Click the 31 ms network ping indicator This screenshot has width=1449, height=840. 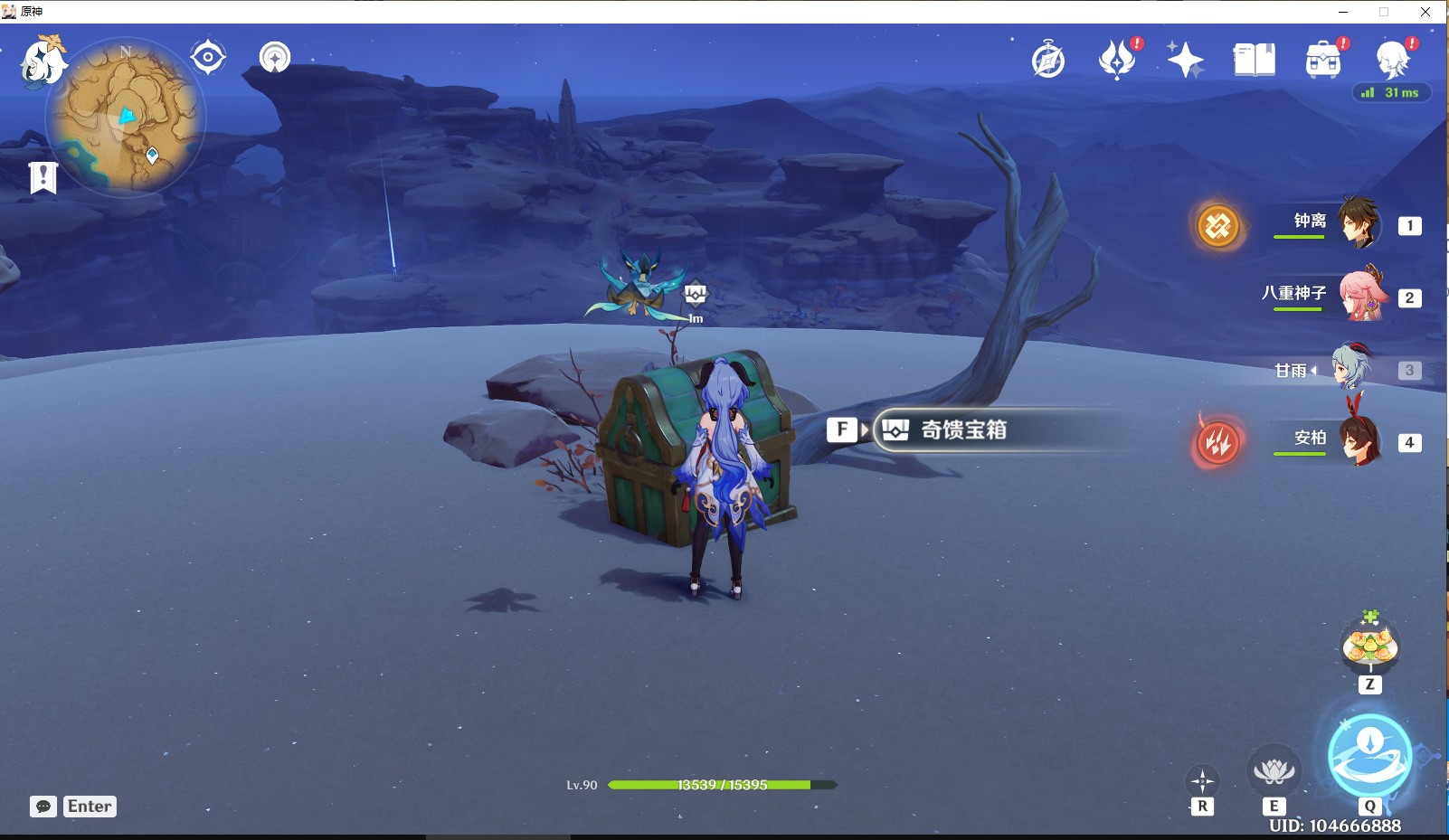[x=1393, y=91]
